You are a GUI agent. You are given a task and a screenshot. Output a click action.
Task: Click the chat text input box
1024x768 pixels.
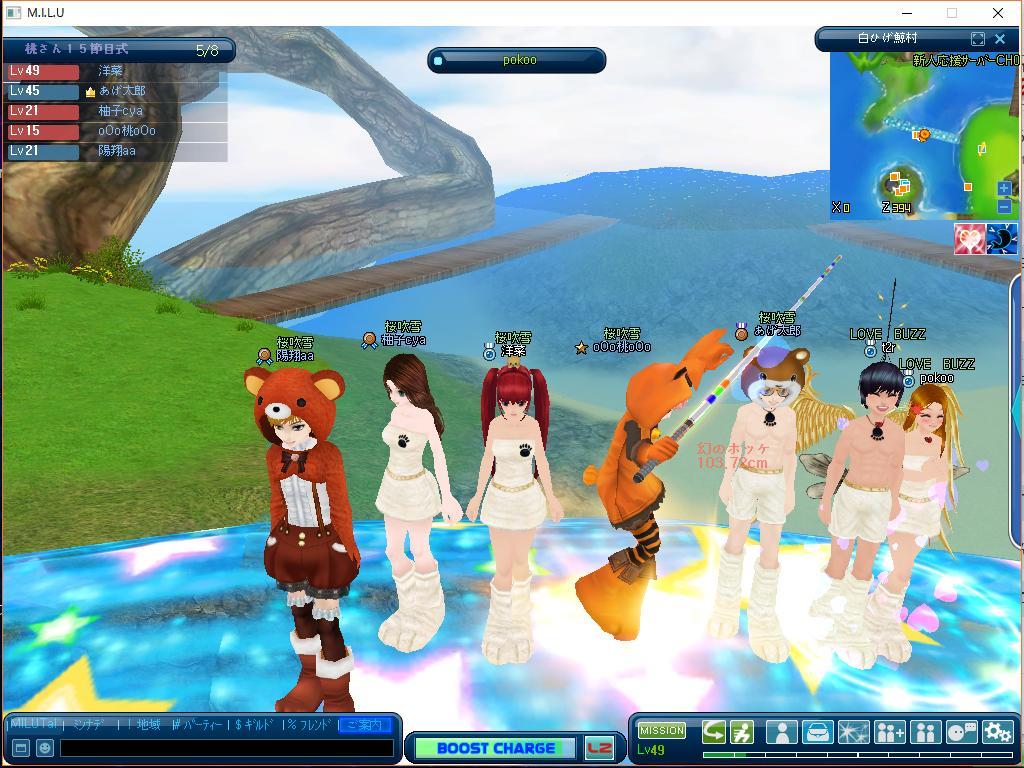(x=227, y=748)
